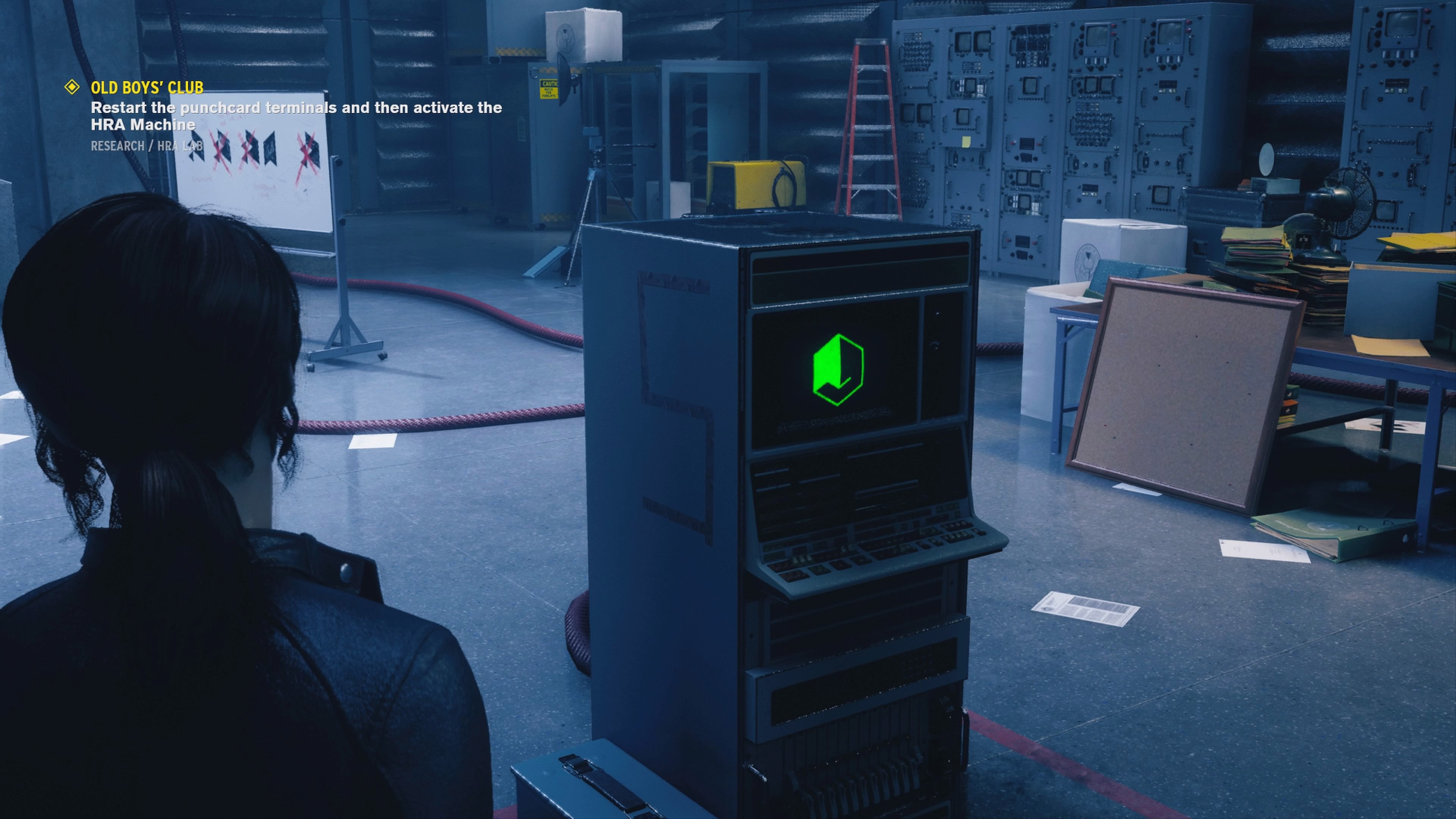Select the circular radar dish beside the desk fan
Image resolution: width=1456 pixels, height=819 pixels.
[1267, 159]
